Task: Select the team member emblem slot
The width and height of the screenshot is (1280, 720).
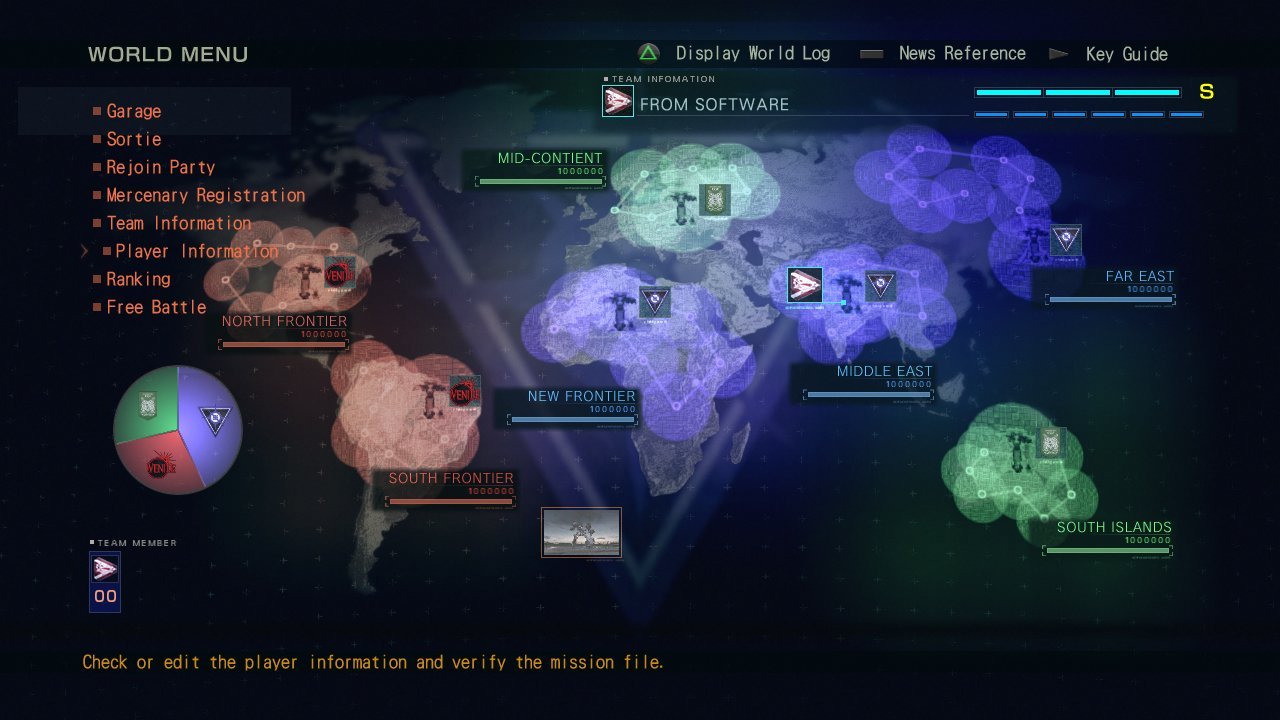Action: [x=105, y=570]
